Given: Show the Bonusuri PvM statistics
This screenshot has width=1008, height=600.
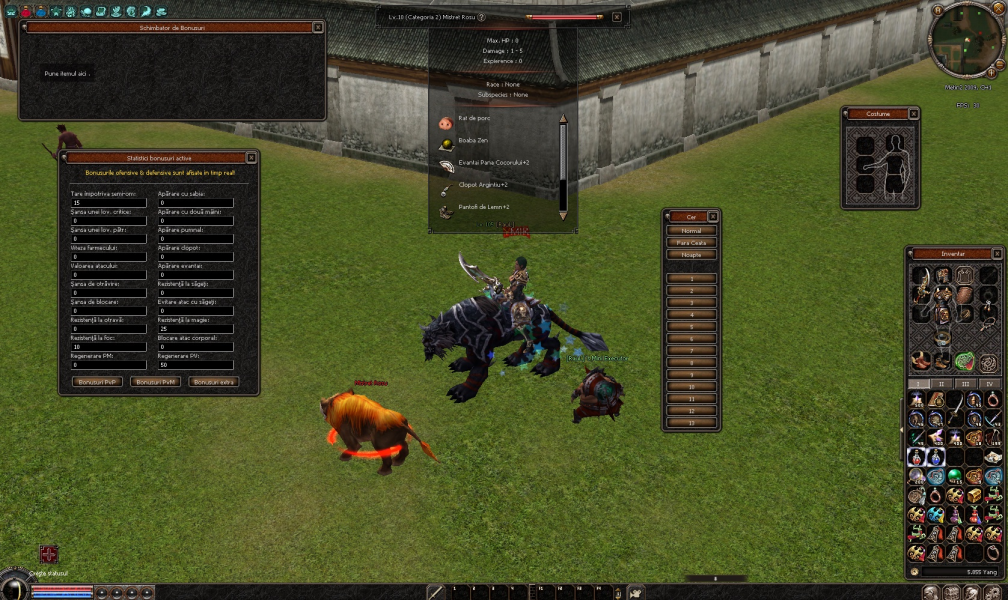Looking at the screenshot, I should [156, 382].
